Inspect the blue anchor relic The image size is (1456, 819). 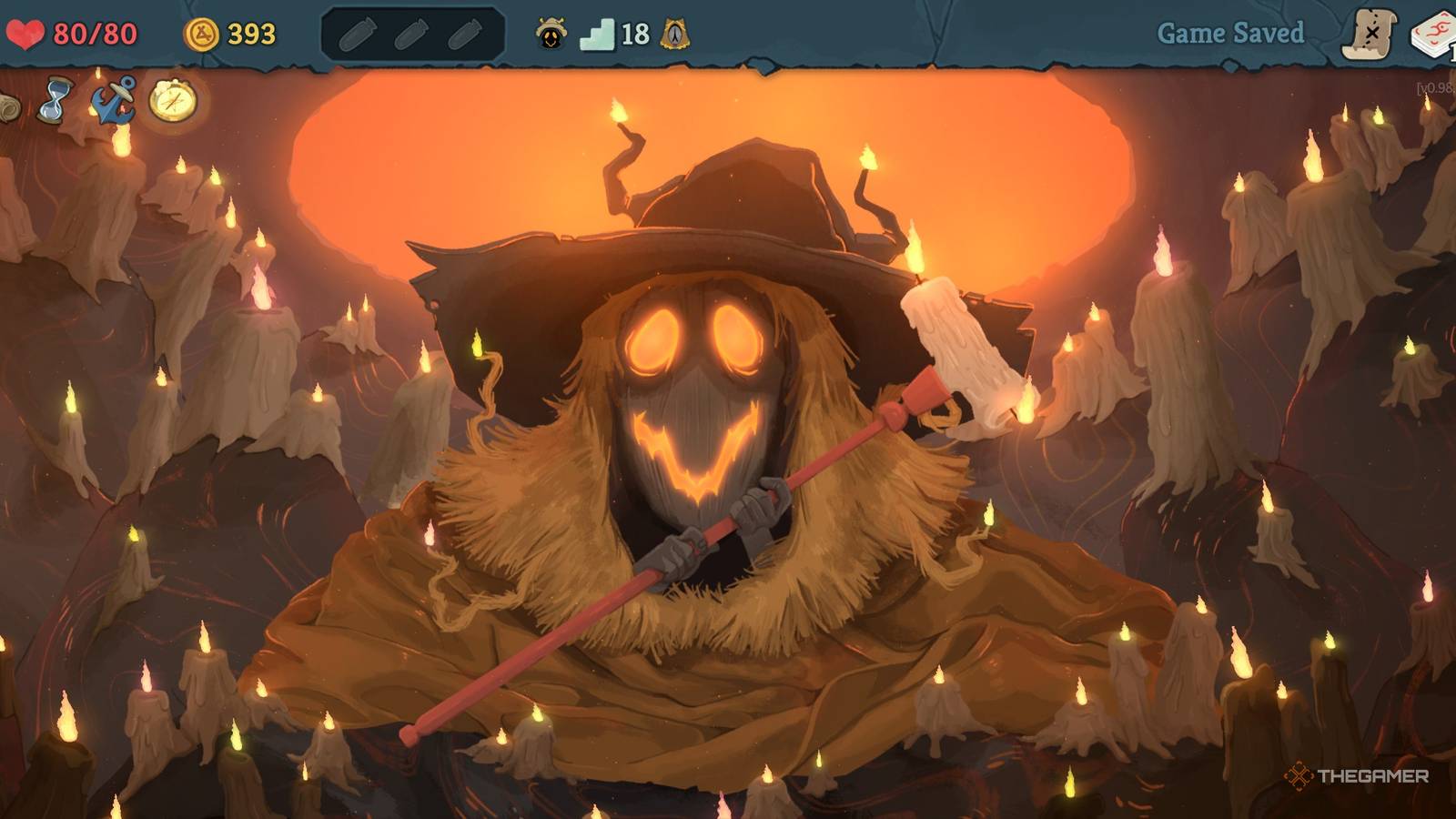[114, 100]
